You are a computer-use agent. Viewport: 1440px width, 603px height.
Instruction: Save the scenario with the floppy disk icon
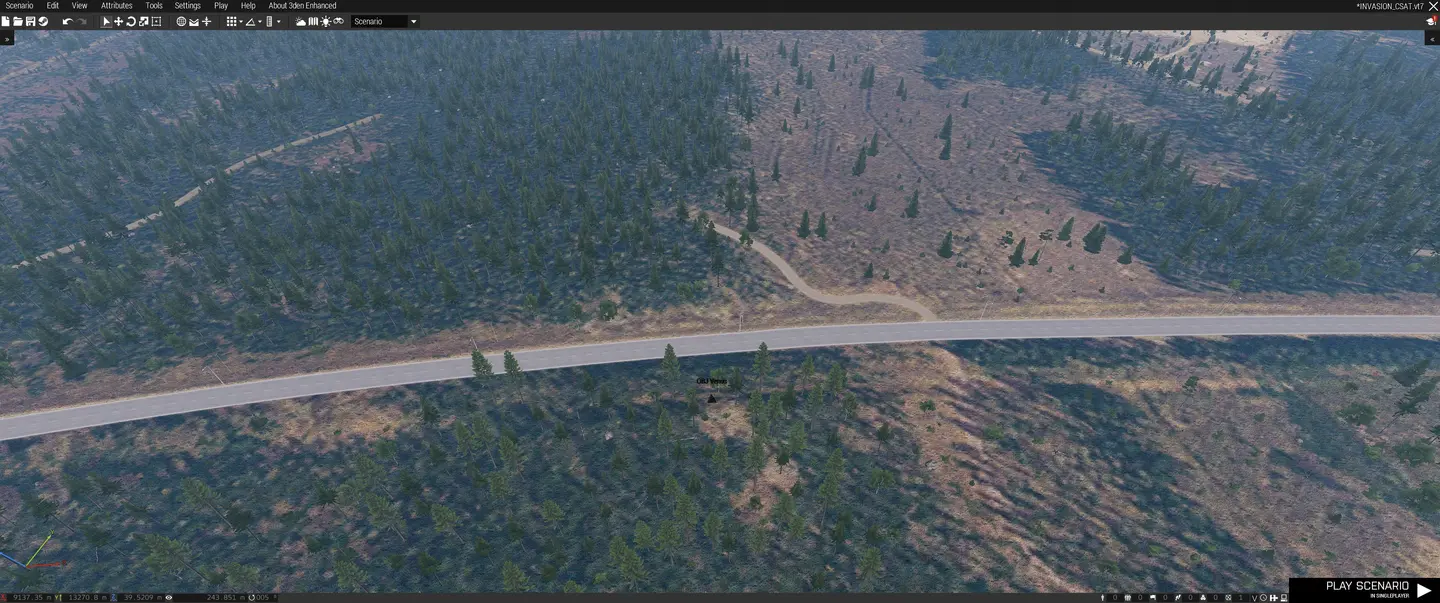[x=30, y=21]
